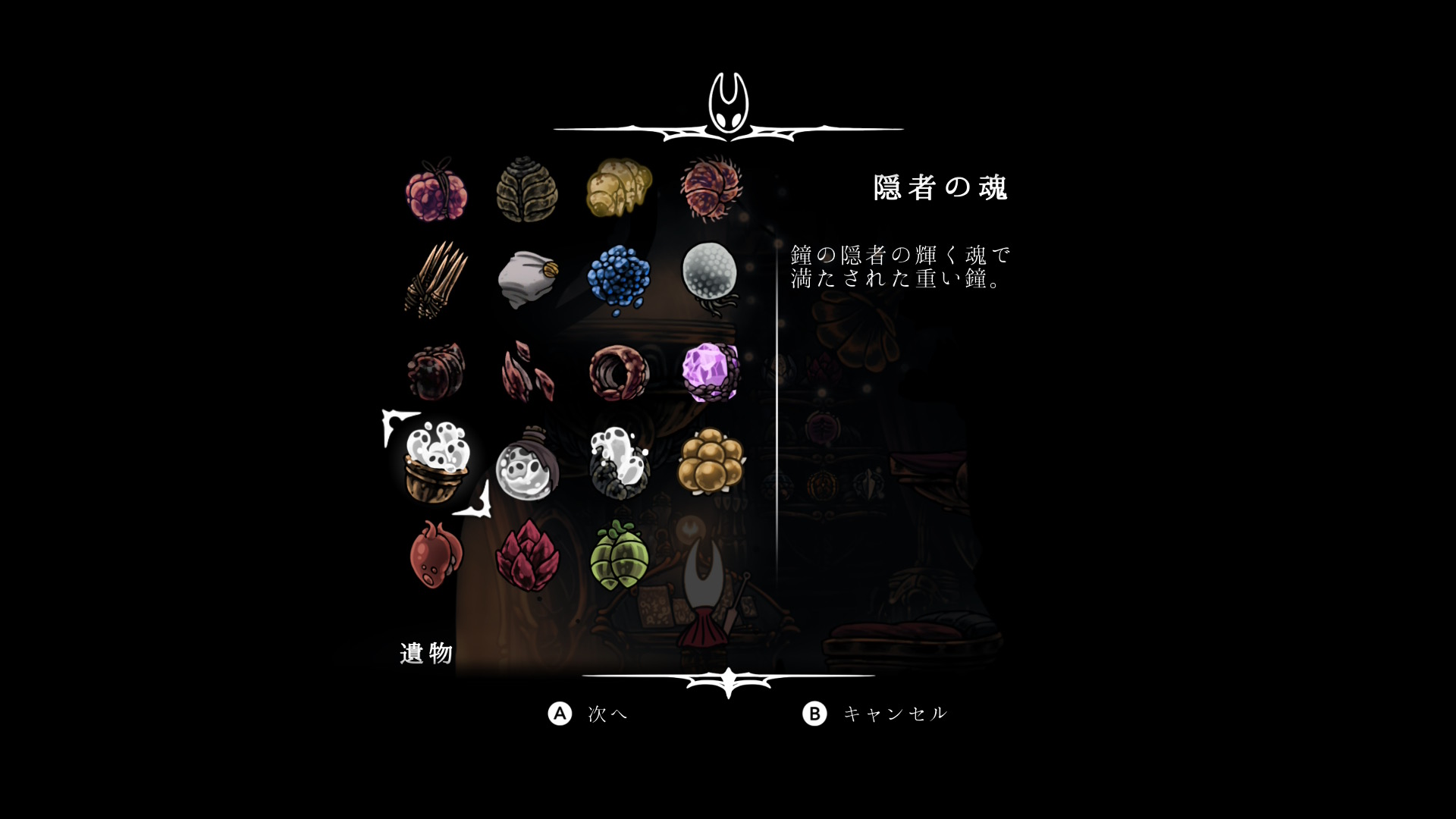This screenshot has width=1456, height=819.
Task: Choose the round flask with white soul
Action: pyautogui.click(x=527, y=466)
